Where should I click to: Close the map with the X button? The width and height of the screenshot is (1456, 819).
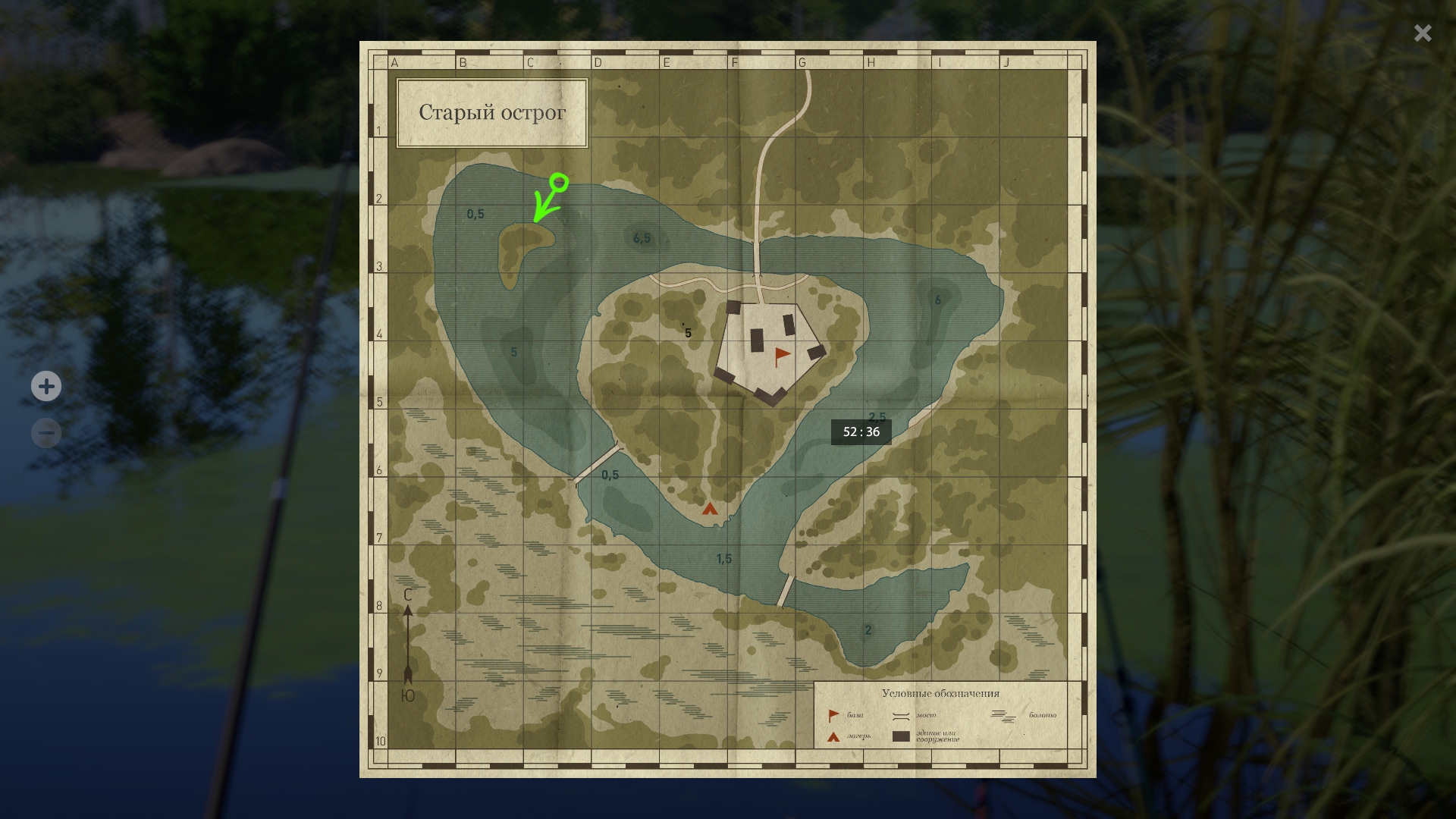tap(1423, 33)
